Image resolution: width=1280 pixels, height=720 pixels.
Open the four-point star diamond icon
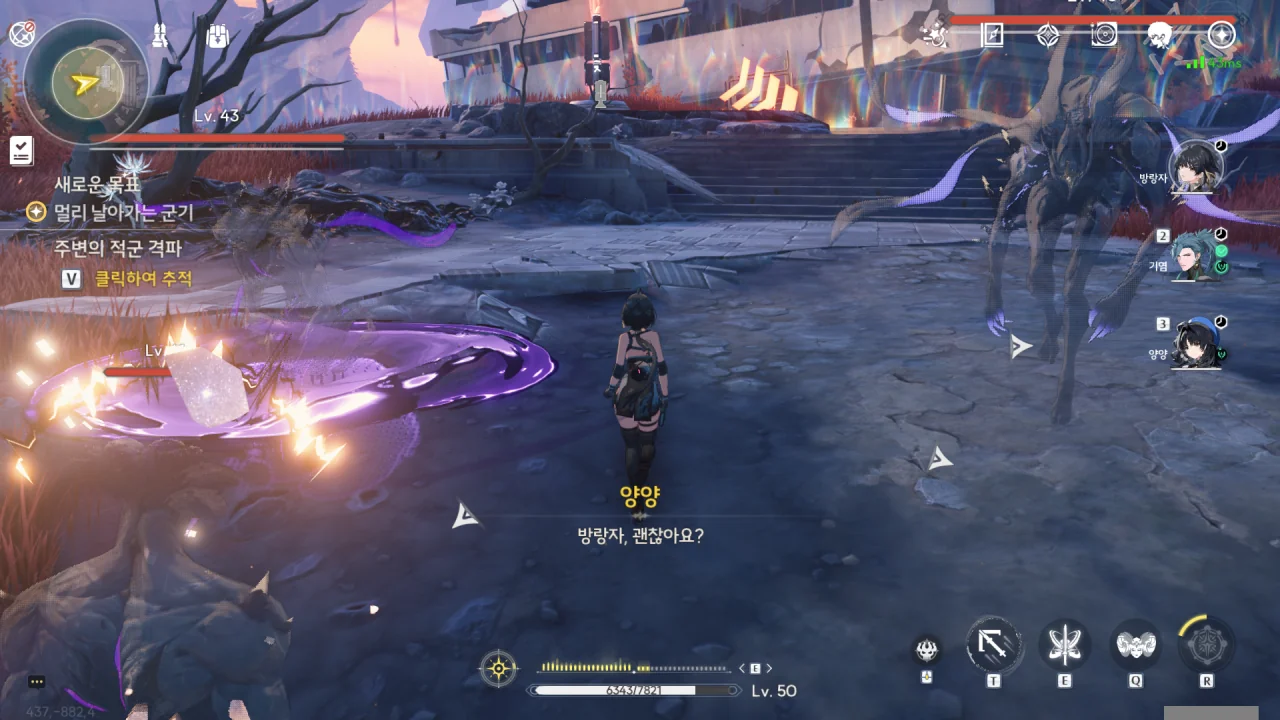1047,35
